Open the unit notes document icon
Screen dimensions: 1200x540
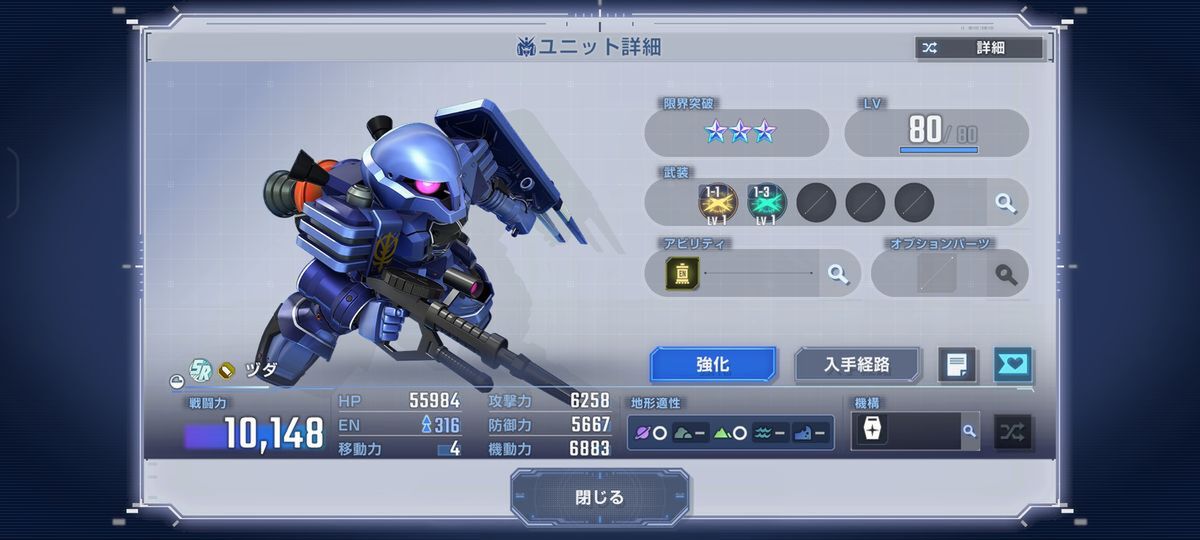click(957, 365)
